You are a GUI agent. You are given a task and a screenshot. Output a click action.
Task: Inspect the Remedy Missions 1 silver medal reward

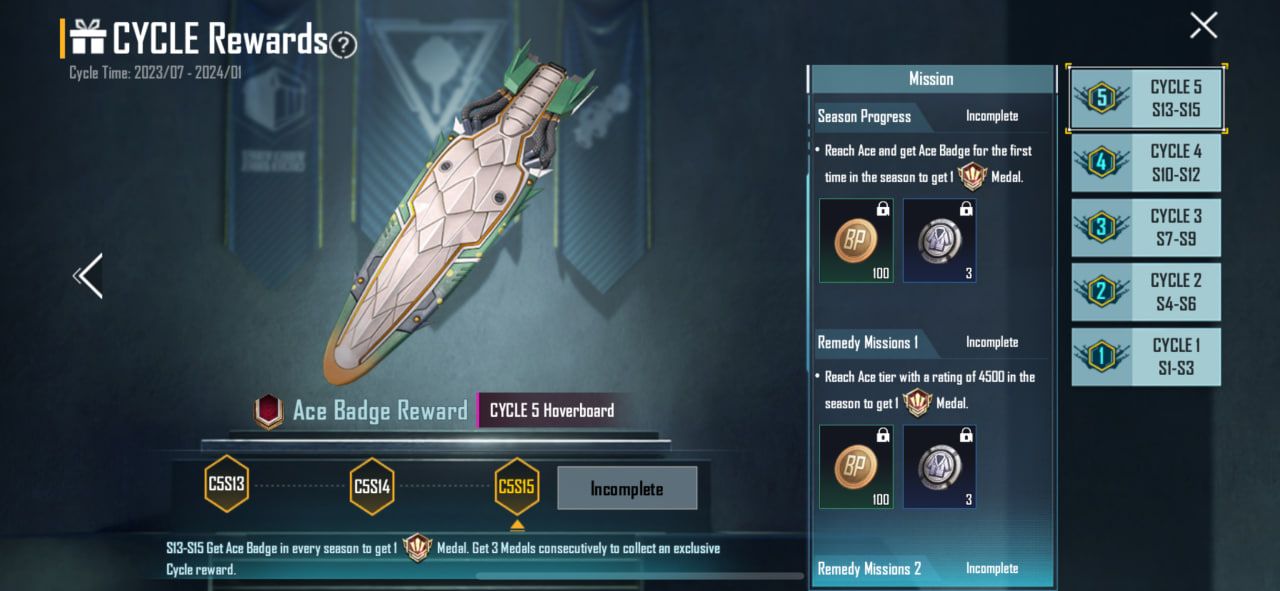pyautogui.click(x=939, y=467)
